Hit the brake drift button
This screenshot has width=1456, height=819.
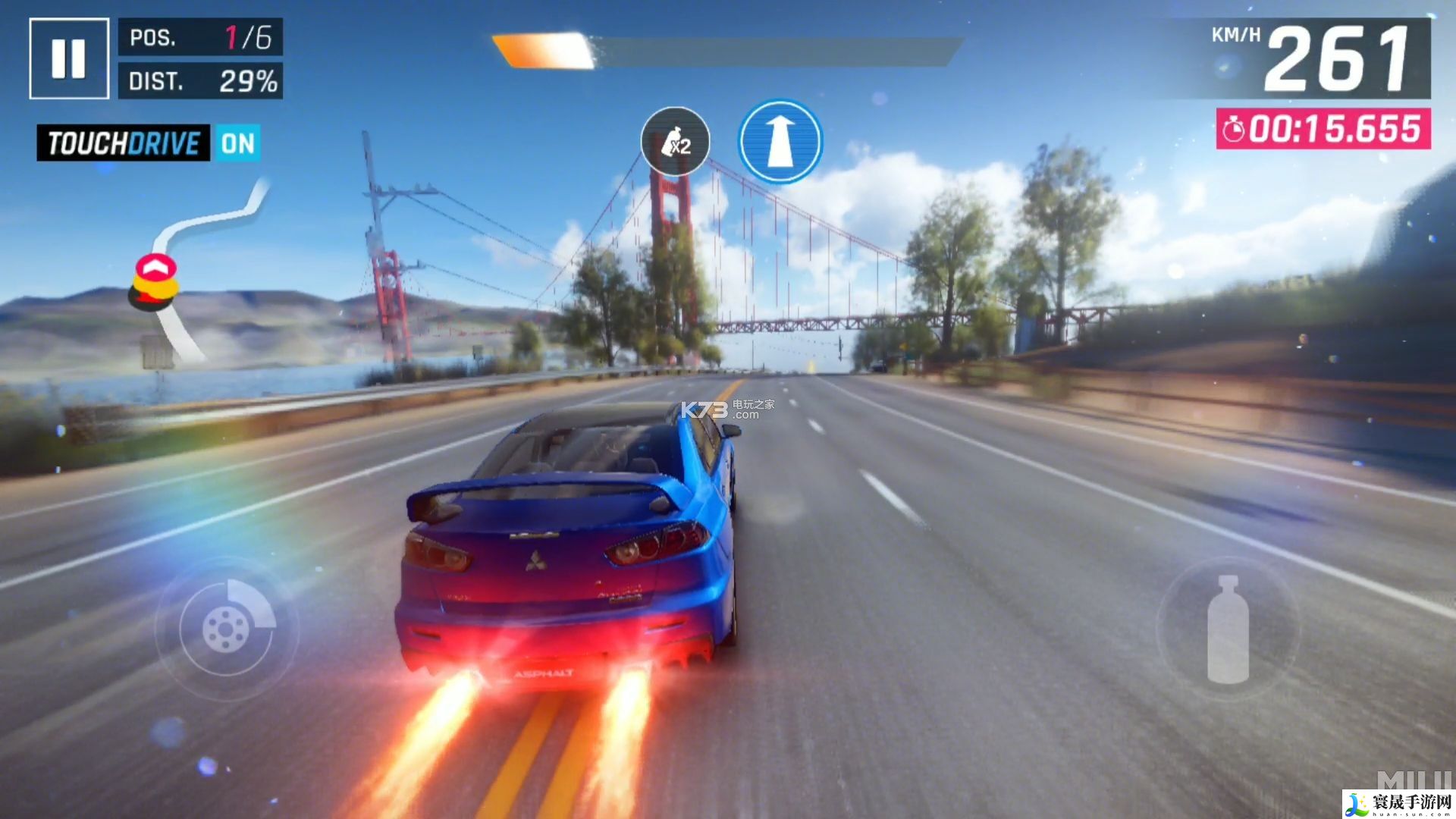pos(227,628)
